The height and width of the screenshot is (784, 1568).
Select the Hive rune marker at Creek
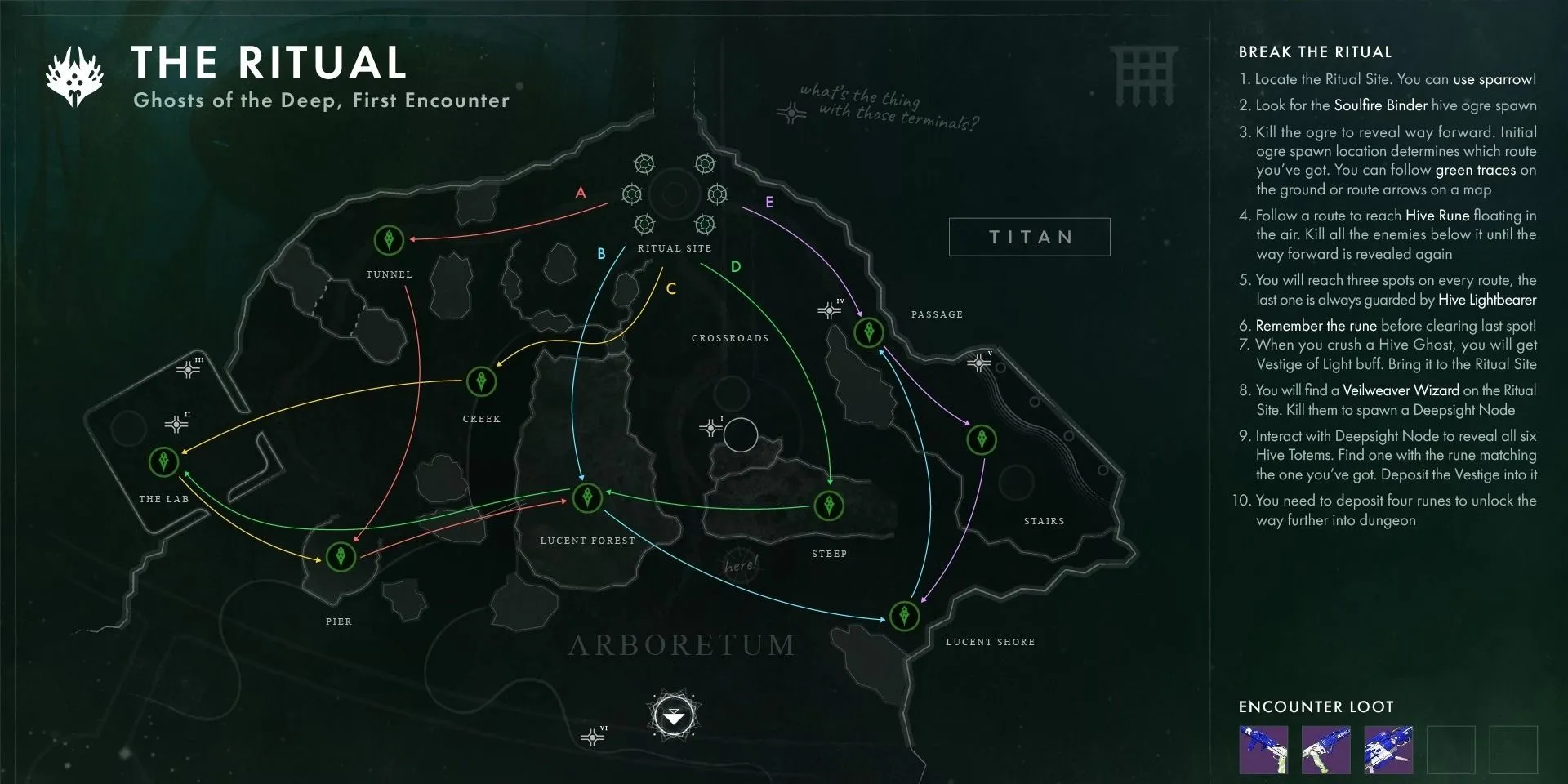point(481,381)
